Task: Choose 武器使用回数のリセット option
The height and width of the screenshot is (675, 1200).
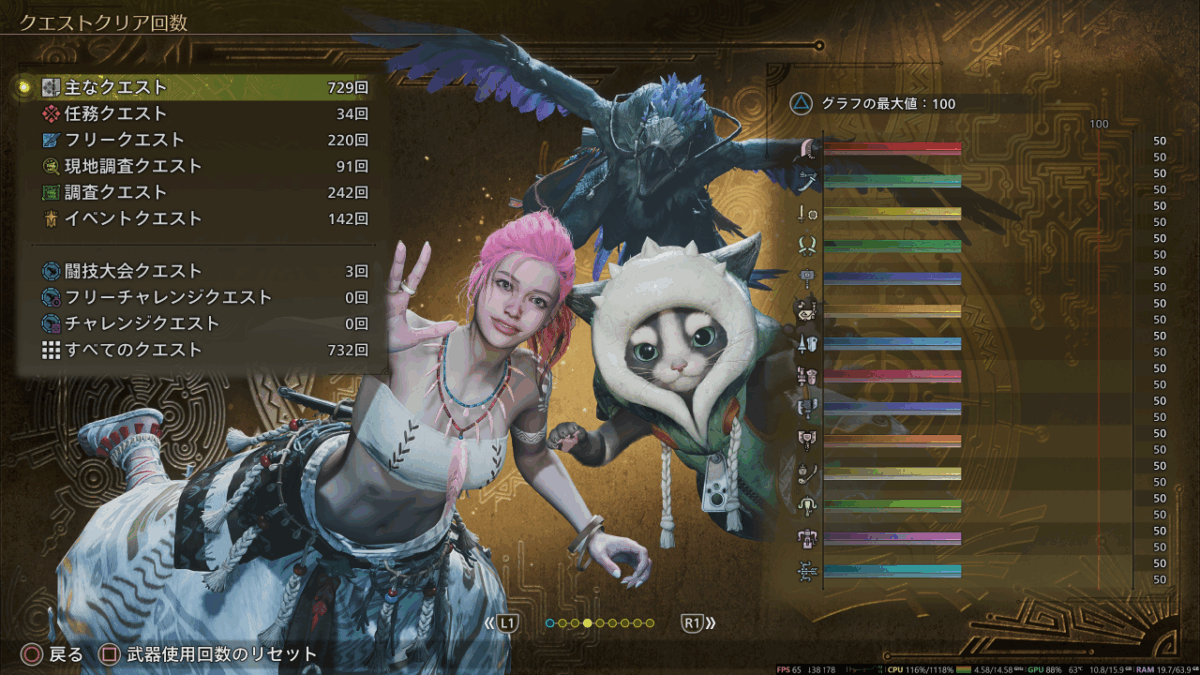Action: [210, 655]
